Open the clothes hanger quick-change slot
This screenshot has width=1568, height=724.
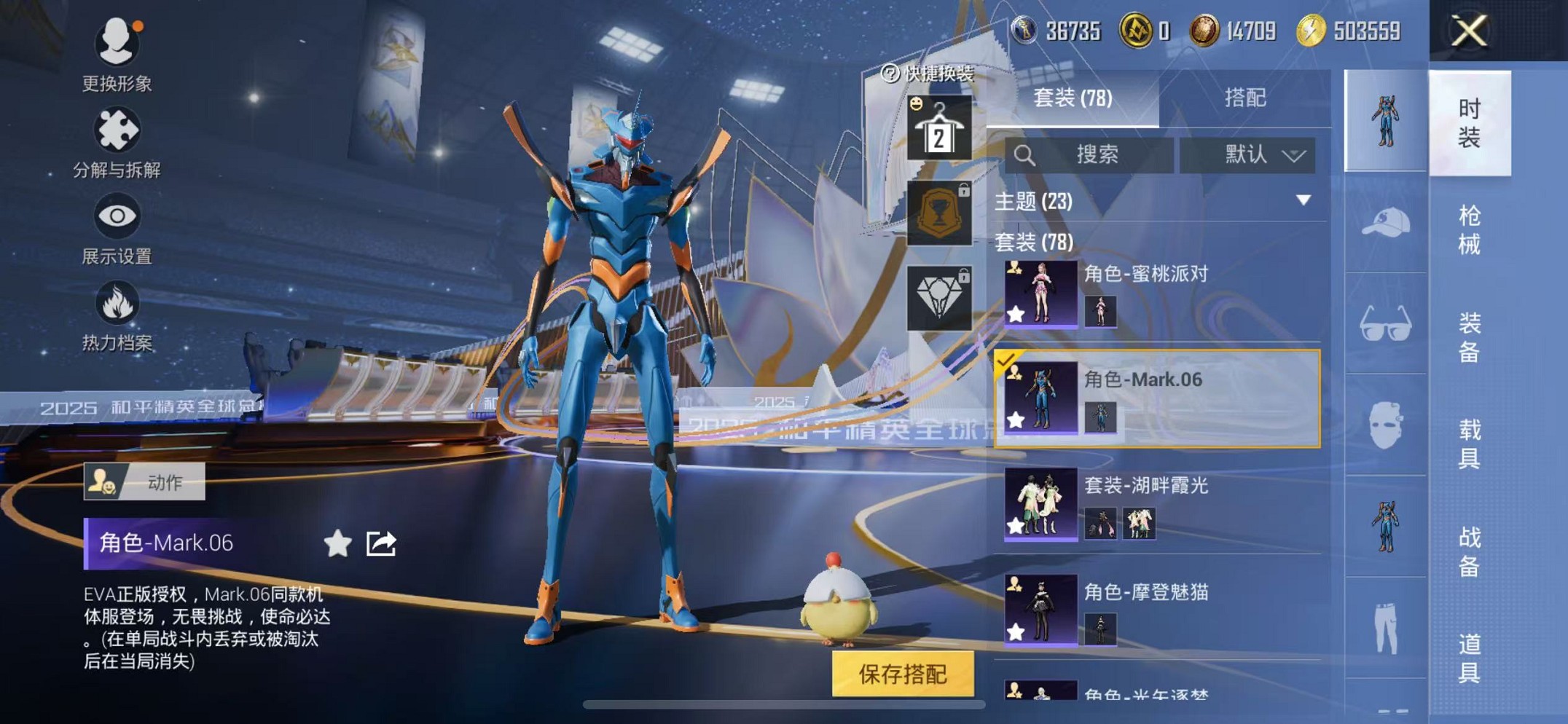coord(941,127)
